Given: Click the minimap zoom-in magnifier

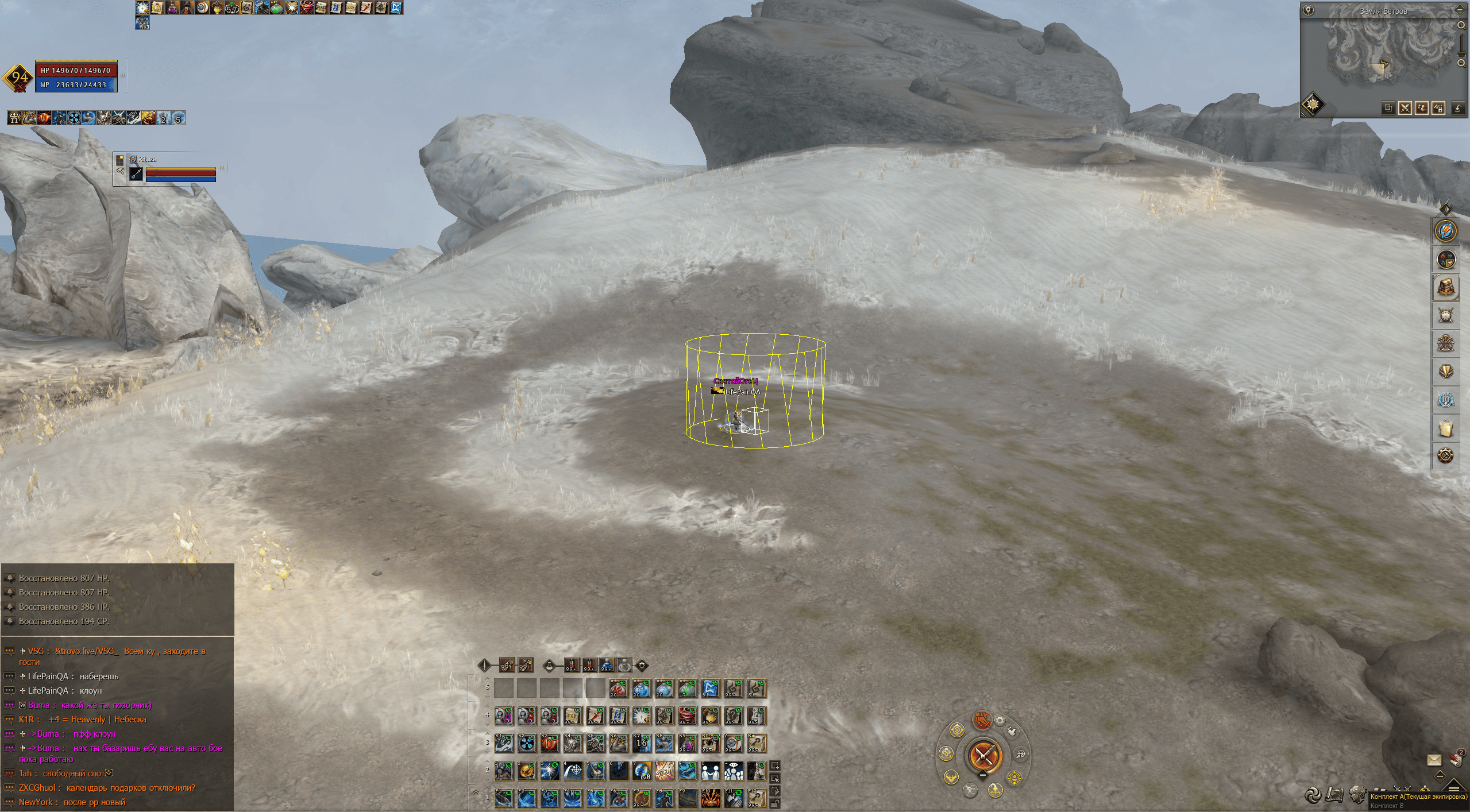Looking at the screenshot, I should point(1461,25).
